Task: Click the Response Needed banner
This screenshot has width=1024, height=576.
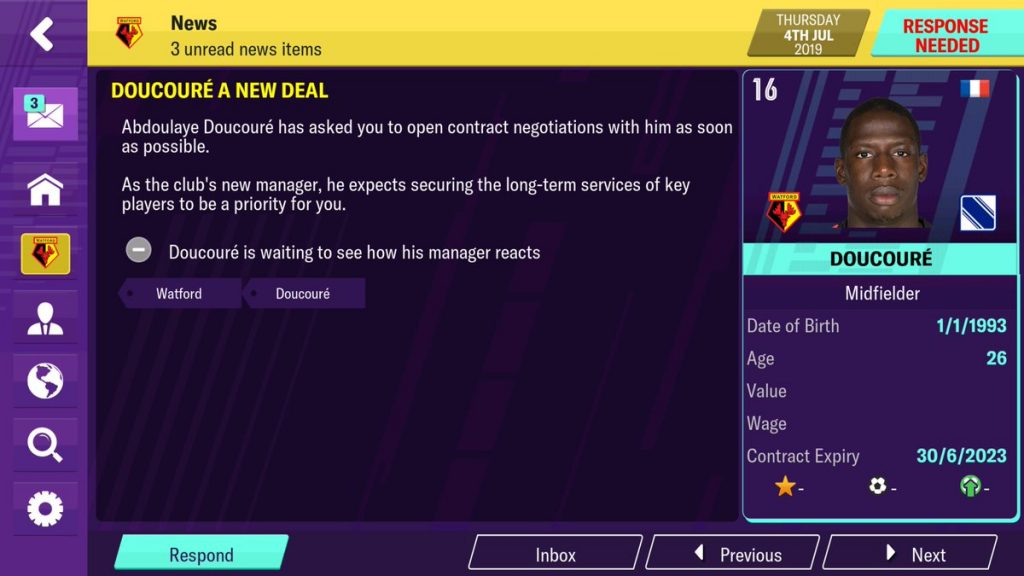Action: pos(945,35)
